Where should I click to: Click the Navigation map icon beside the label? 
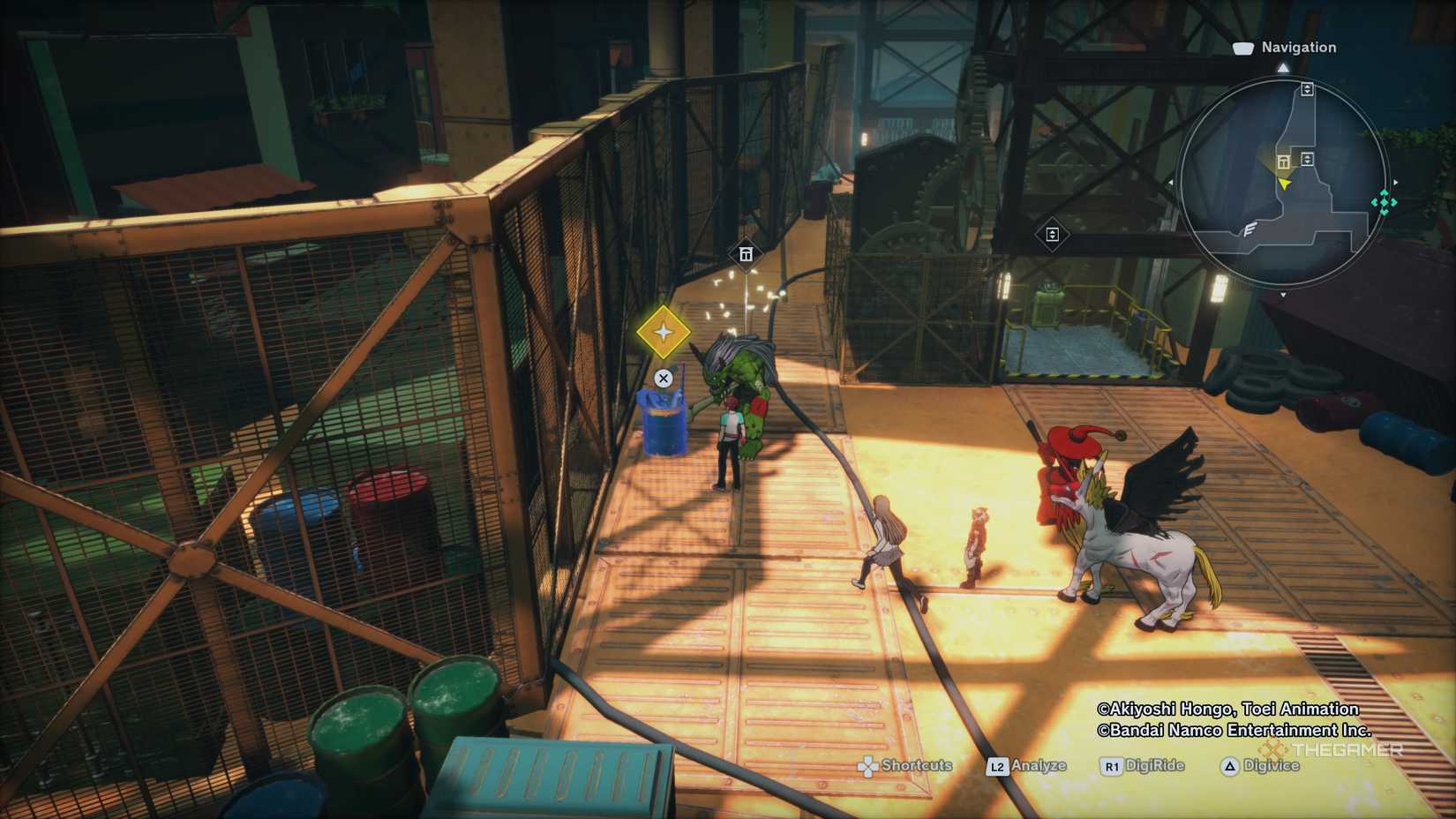[1242, 48]
